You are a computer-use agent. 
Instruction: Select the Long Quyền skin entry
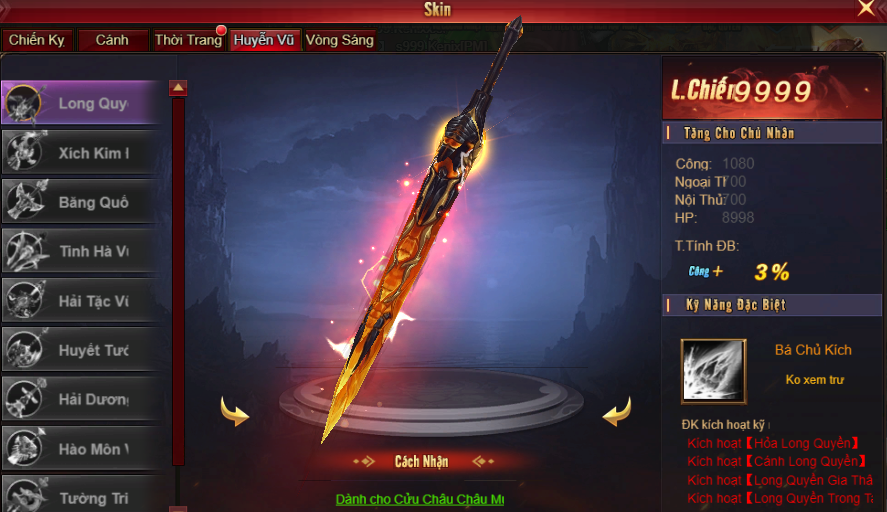pyautogui.click(x=80, y=104)
